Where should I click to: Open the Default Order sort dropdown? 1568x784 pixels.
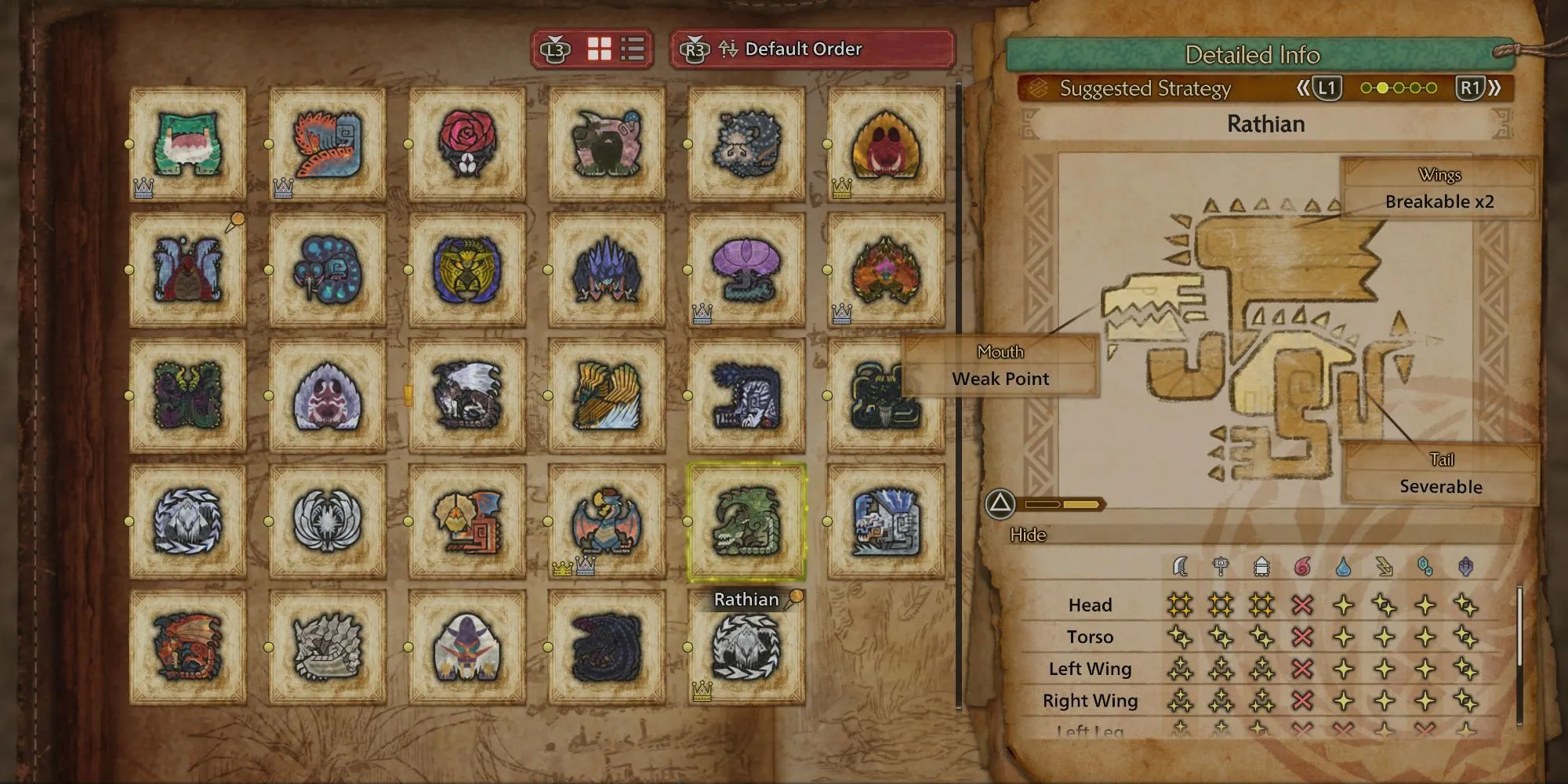pyautogui.click(x=812, y=49)
